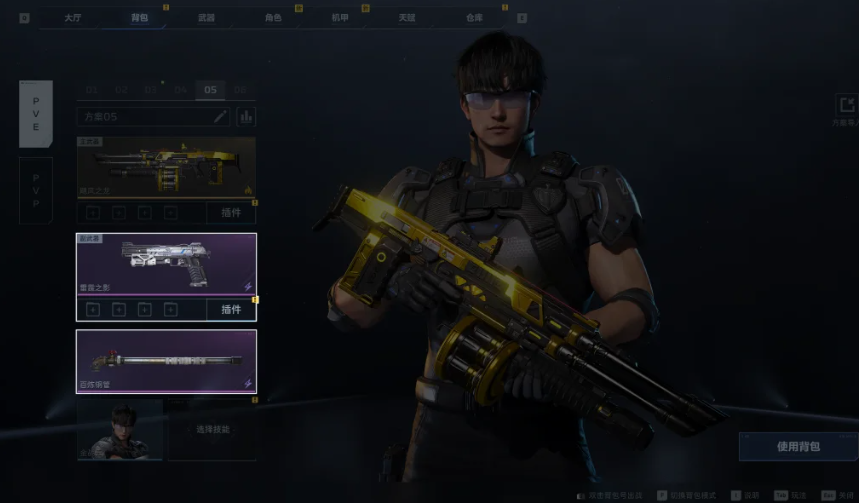Screen dimensions: 859x503
Task: Choose loadout slot 01
Action: click(92, 90)
